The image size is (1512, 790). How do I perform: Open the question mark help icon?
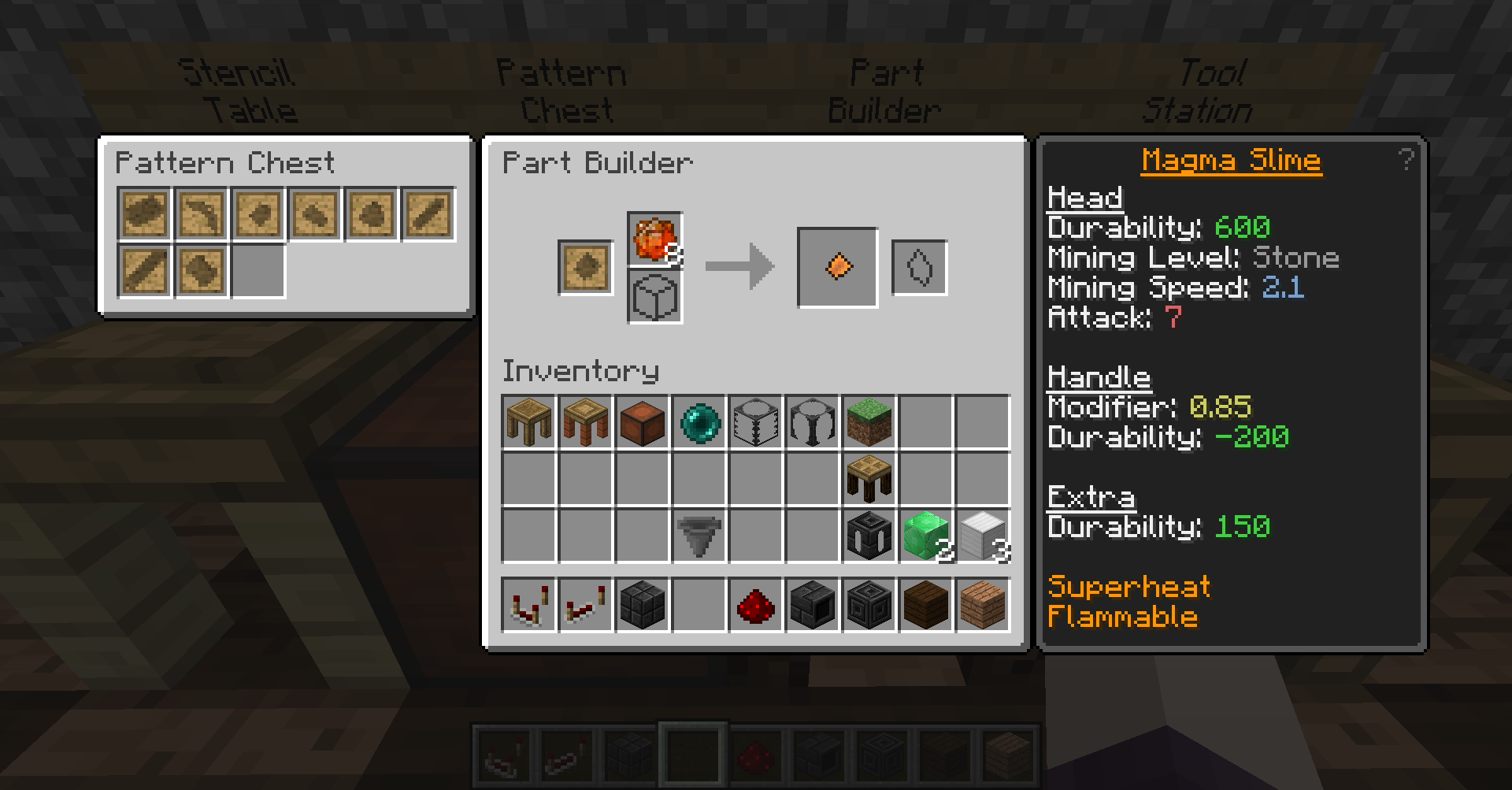click(1406, 160)
